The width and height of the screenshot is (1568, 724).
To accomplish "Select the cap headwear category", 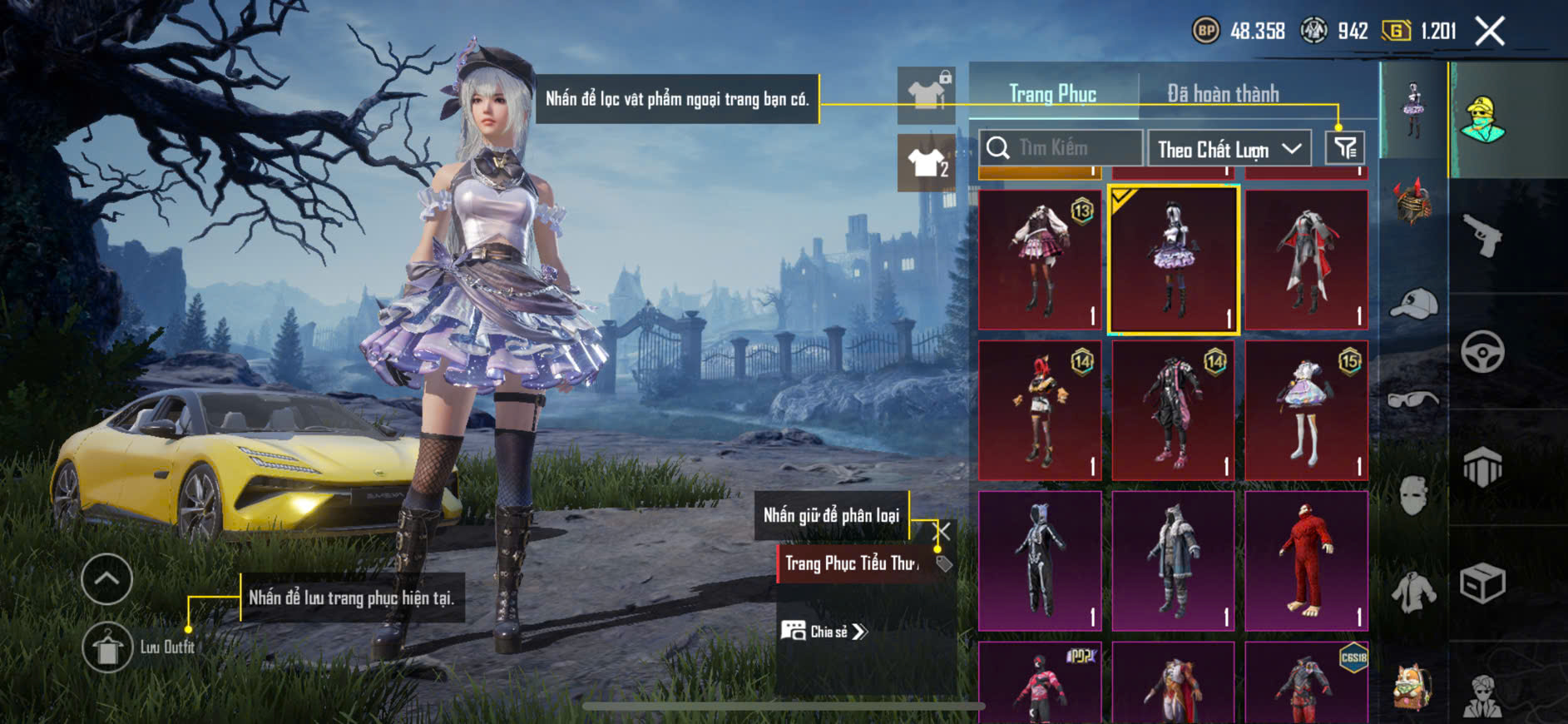I will point(1413,303).
